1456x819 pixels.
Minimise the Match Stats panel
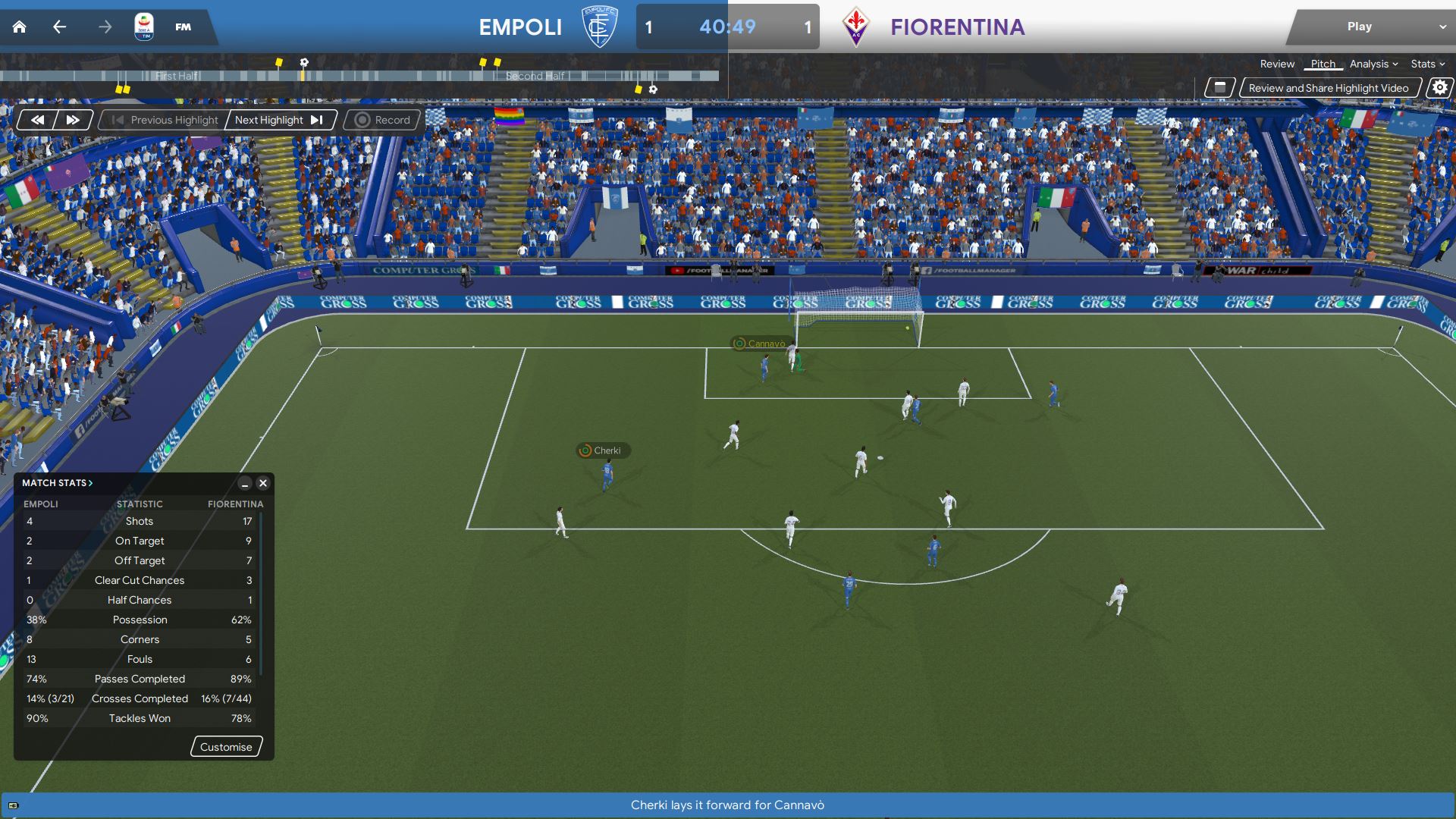(x=245, y=483)
